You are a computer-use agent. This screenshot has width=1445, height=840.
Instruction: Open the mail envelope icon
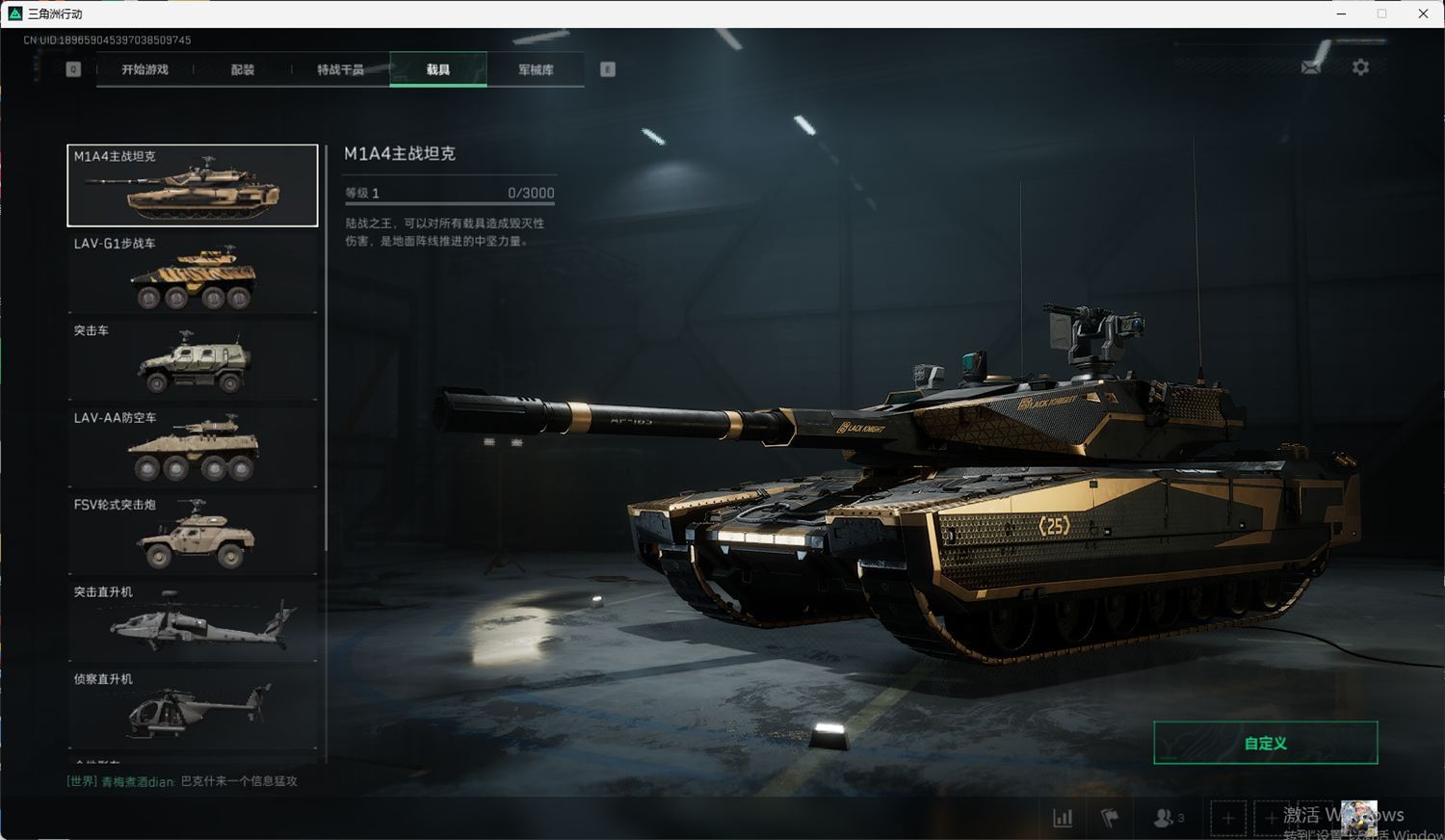click(x=1311, y=67)
